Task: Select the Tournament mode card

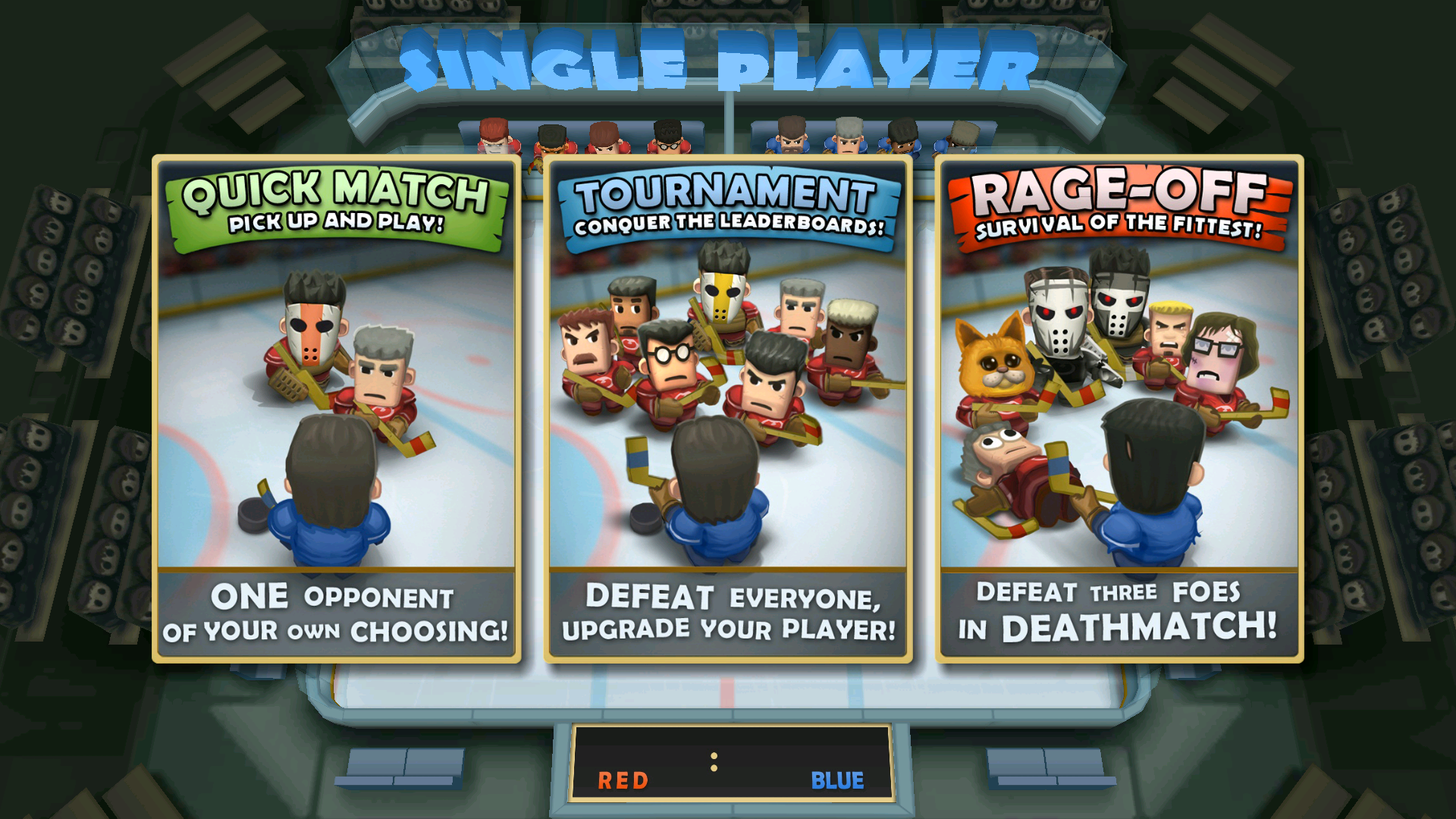Action: [x=728, y=409]
